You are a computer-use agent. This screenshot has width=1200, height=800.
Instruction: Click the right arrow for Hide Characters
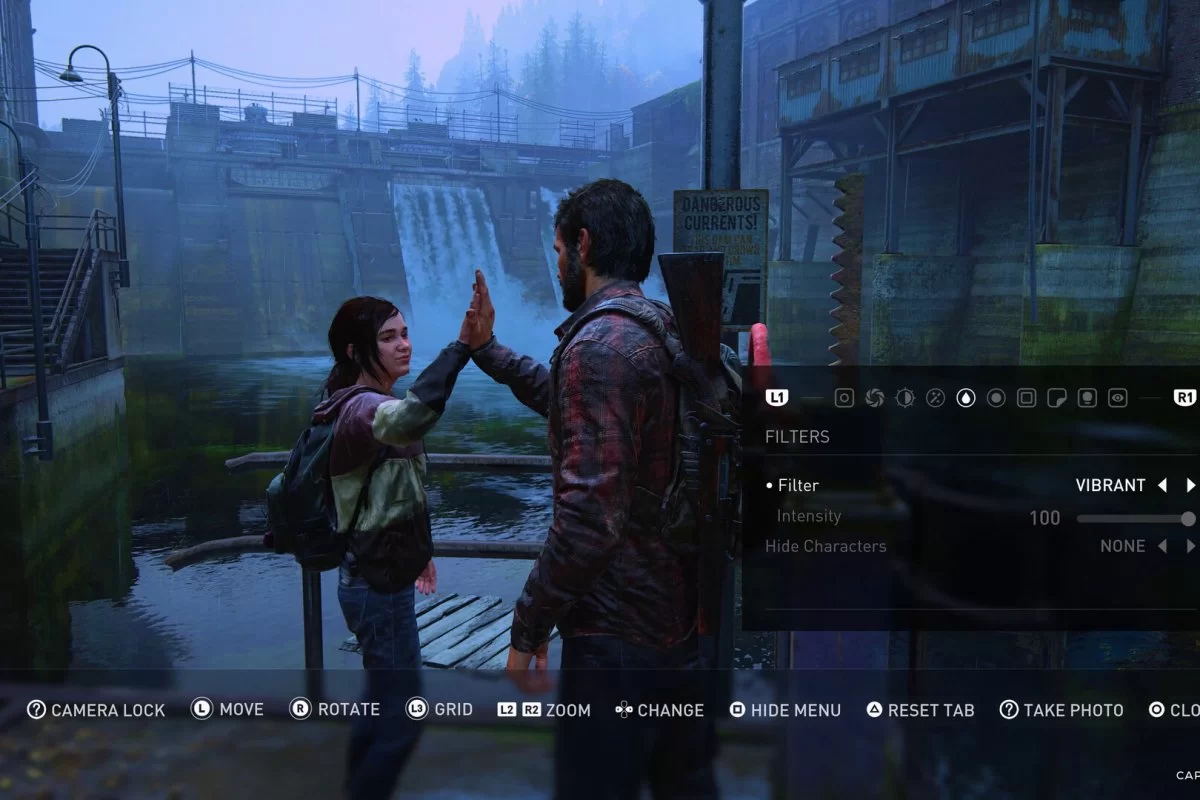[x=1190, y=546]
